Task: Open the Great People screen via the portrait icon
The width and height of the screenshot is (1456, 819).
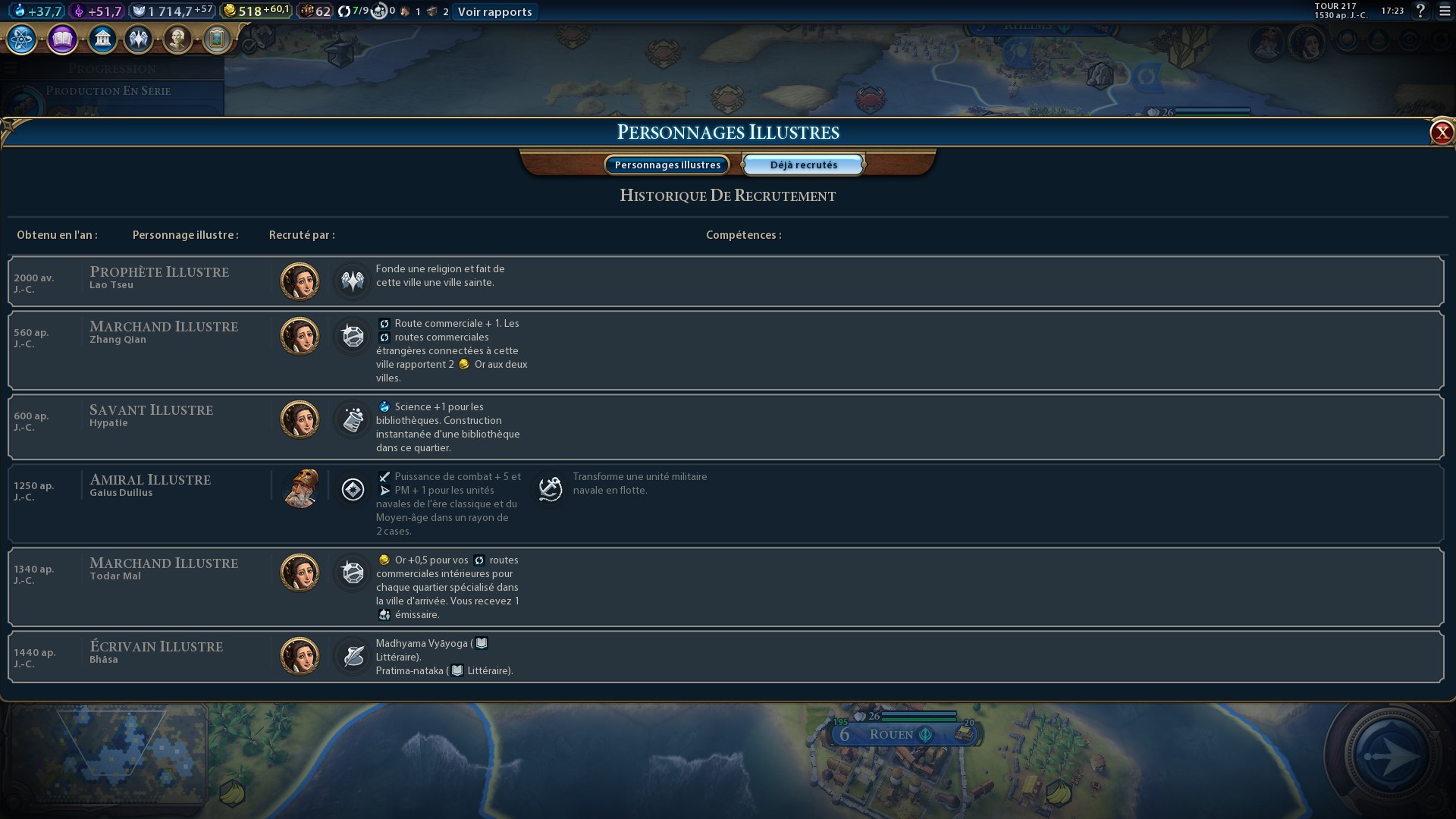Action: (x=177, y=39)
